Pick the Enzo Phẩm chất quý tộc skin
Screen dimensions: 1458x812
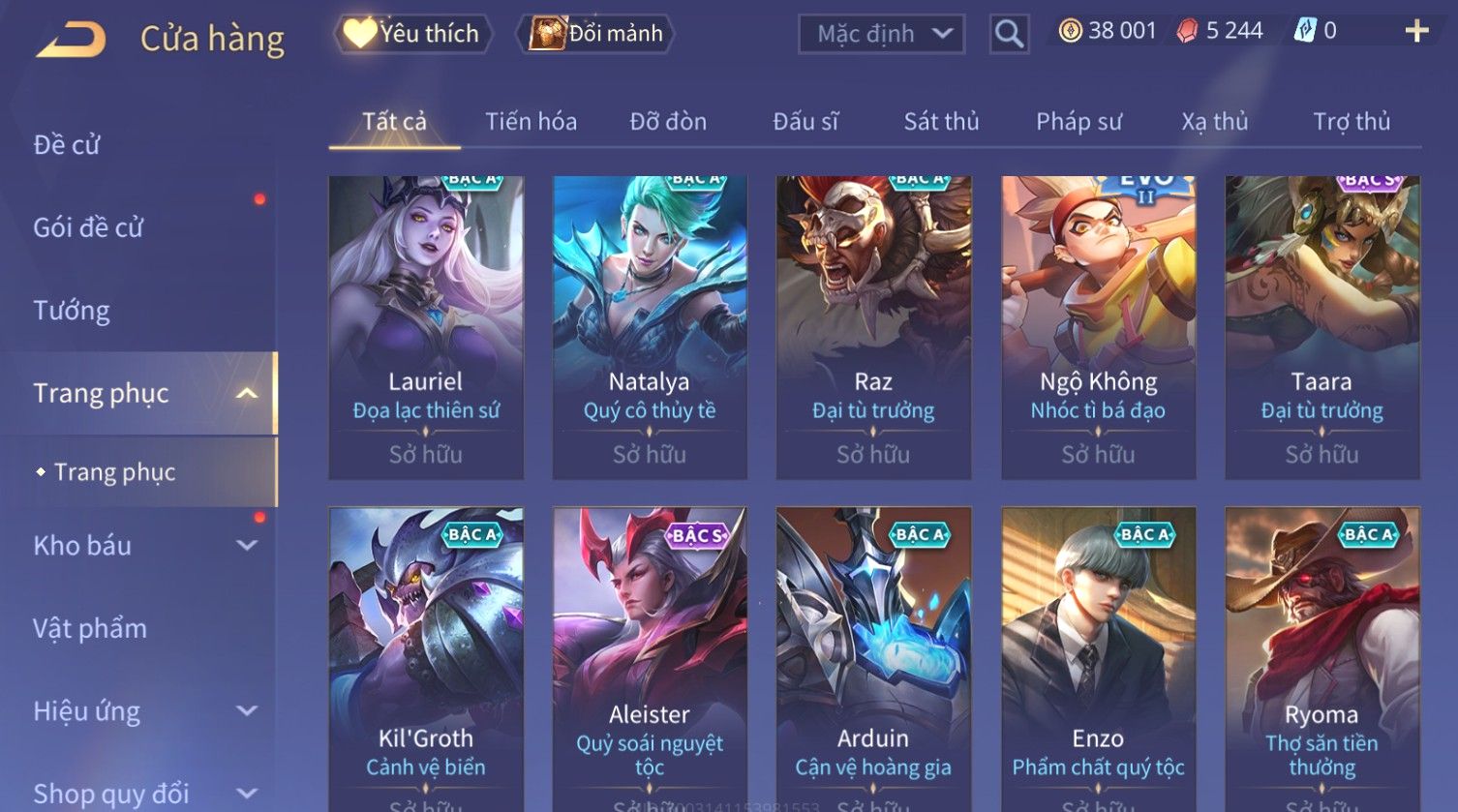[x=1098, y=658]
